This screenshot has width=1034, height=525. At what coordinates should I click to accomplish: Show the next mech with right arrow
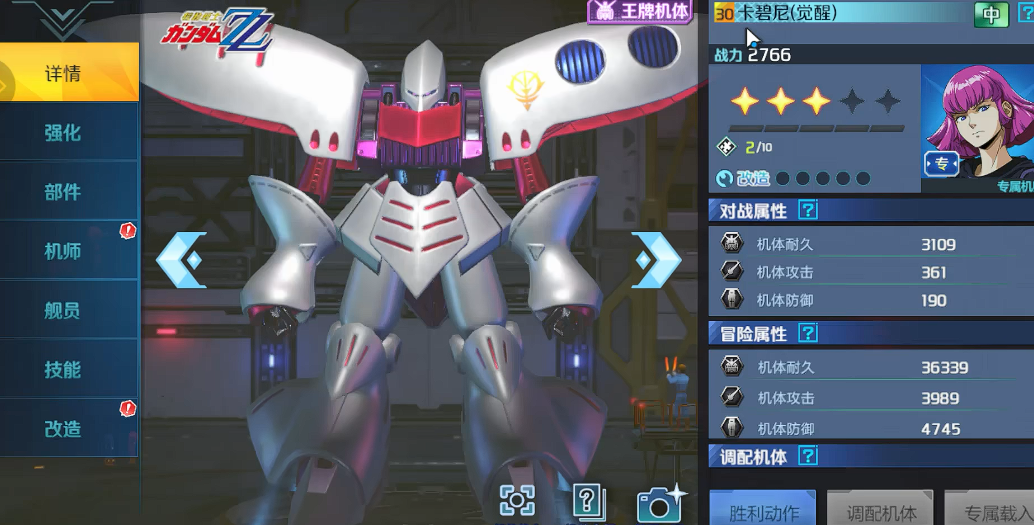pyautogui.click(x=656, y=260)
